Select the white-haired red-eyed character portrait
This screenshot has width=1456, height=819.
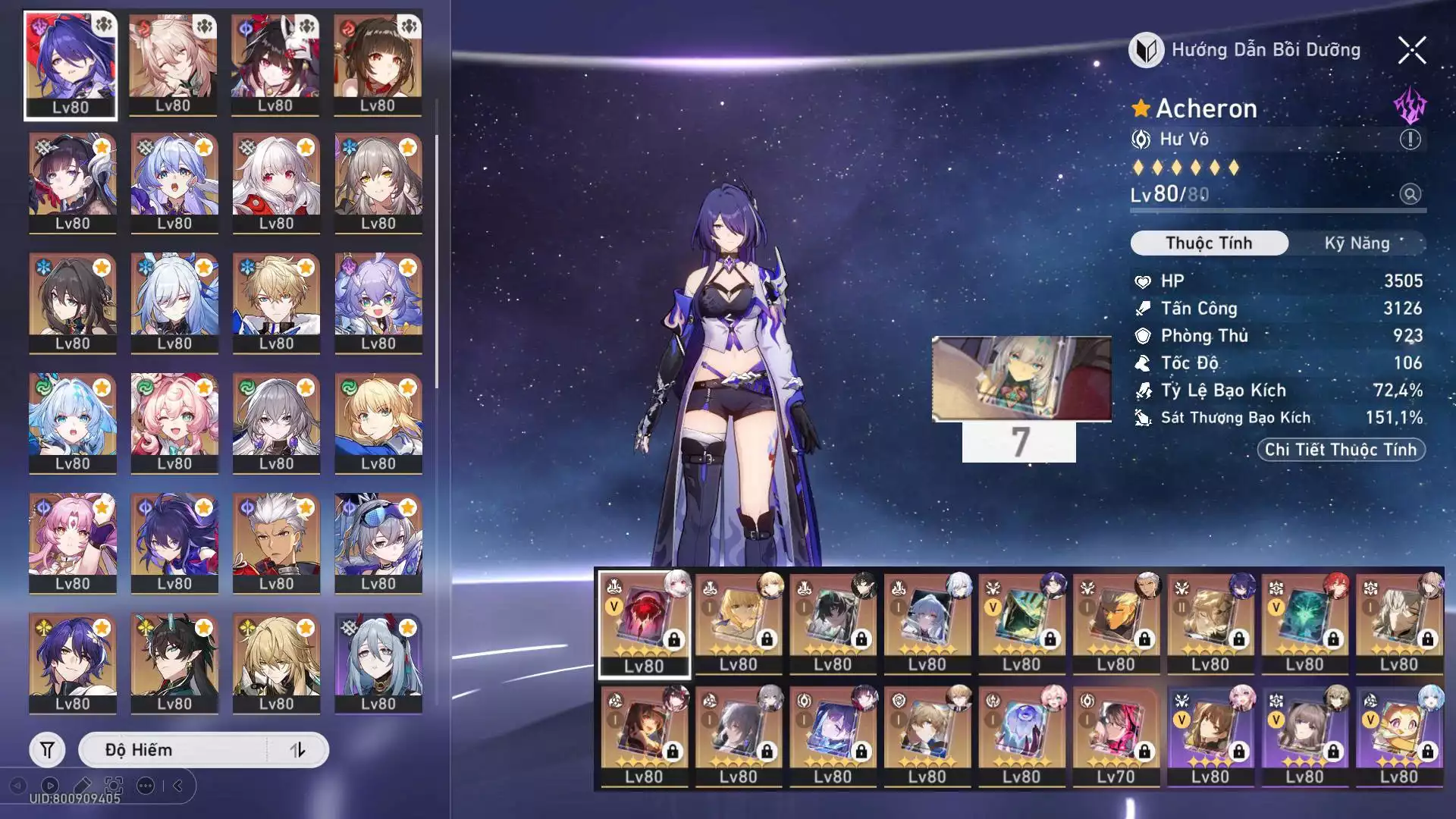(x=276, y=182)
